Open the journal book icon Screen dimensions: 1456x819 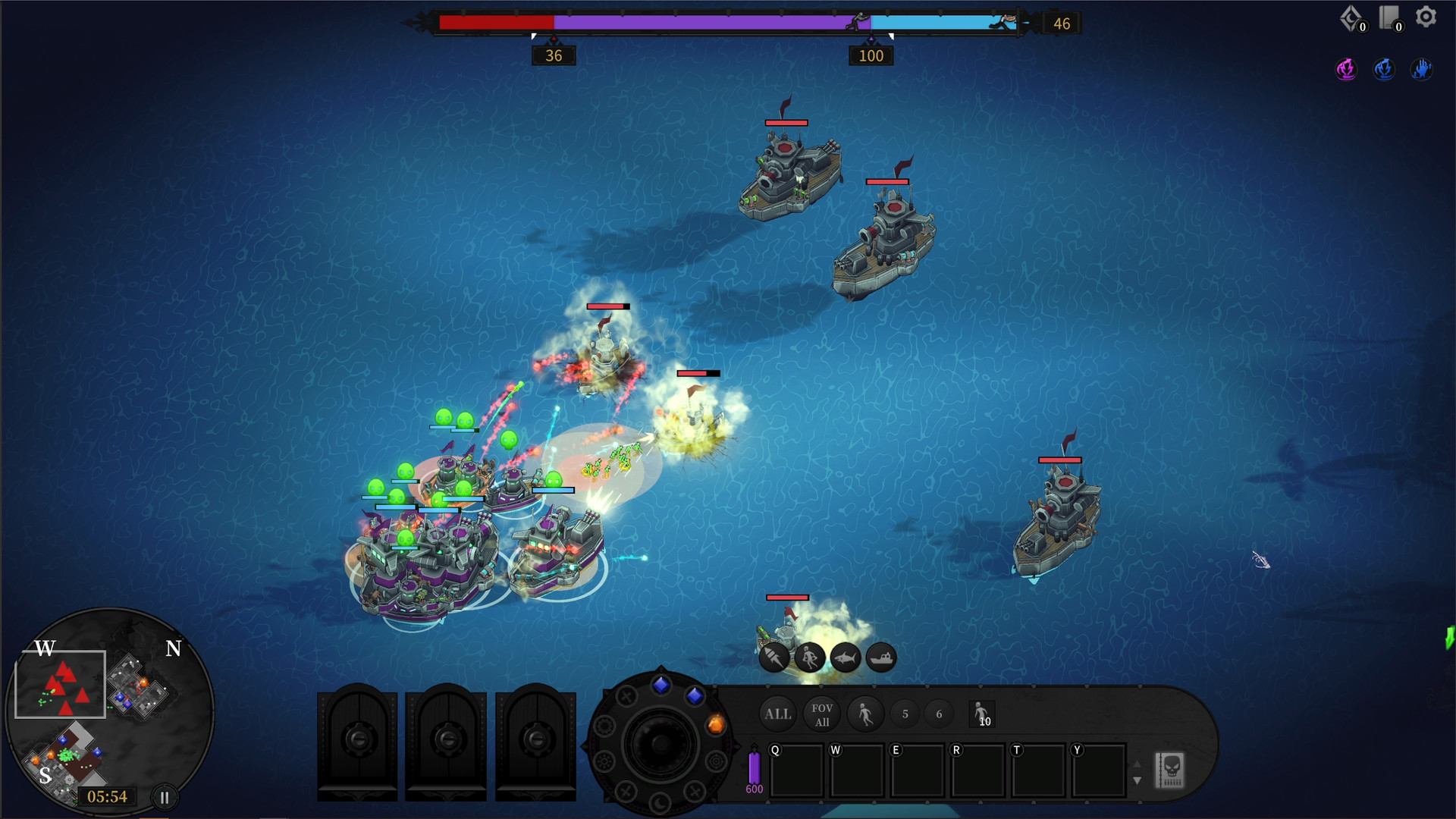click(1389, 18)
